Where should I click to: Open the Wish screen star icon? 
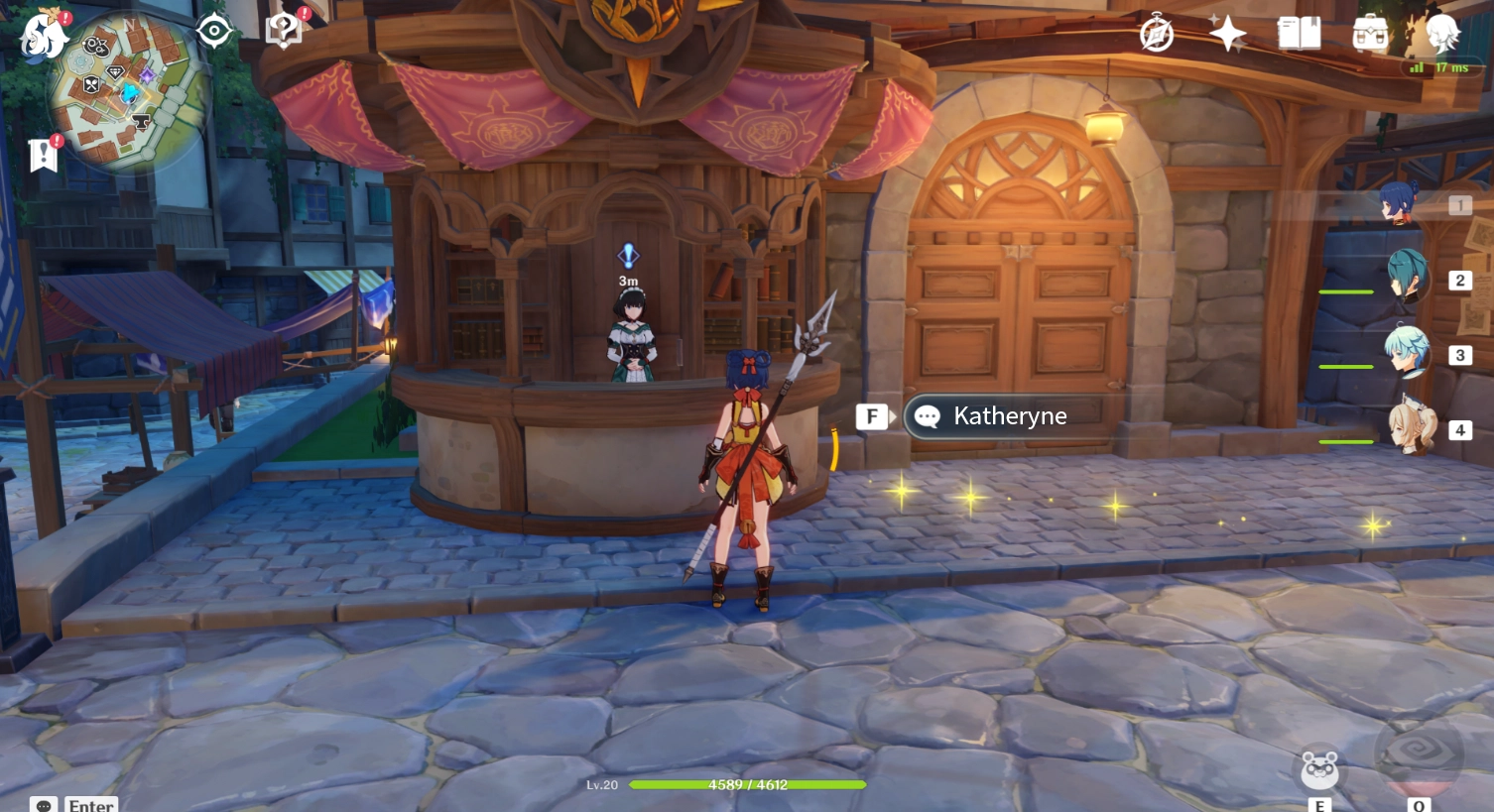1227,33
